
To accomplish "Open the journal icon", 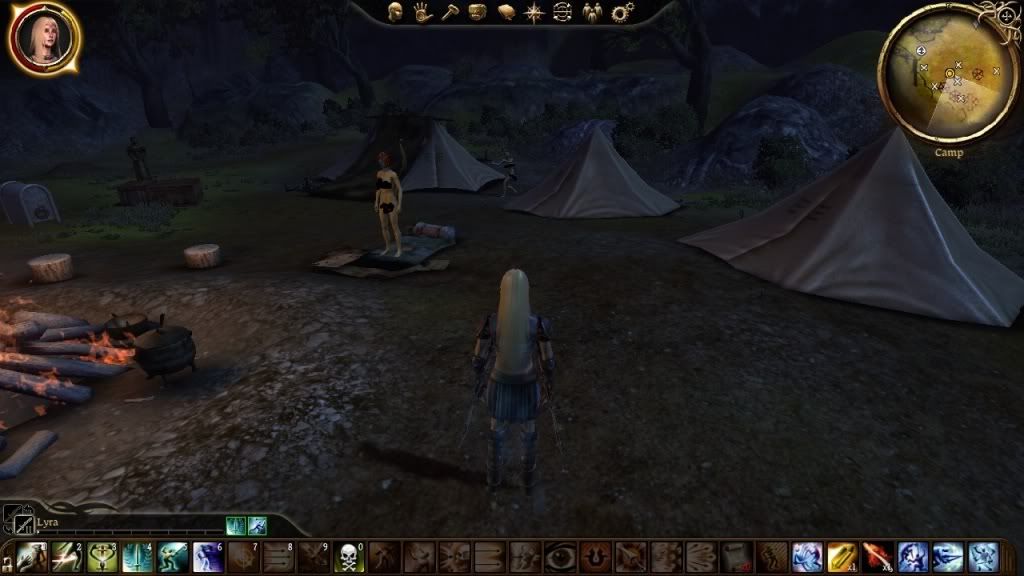I will pos(506,13).
